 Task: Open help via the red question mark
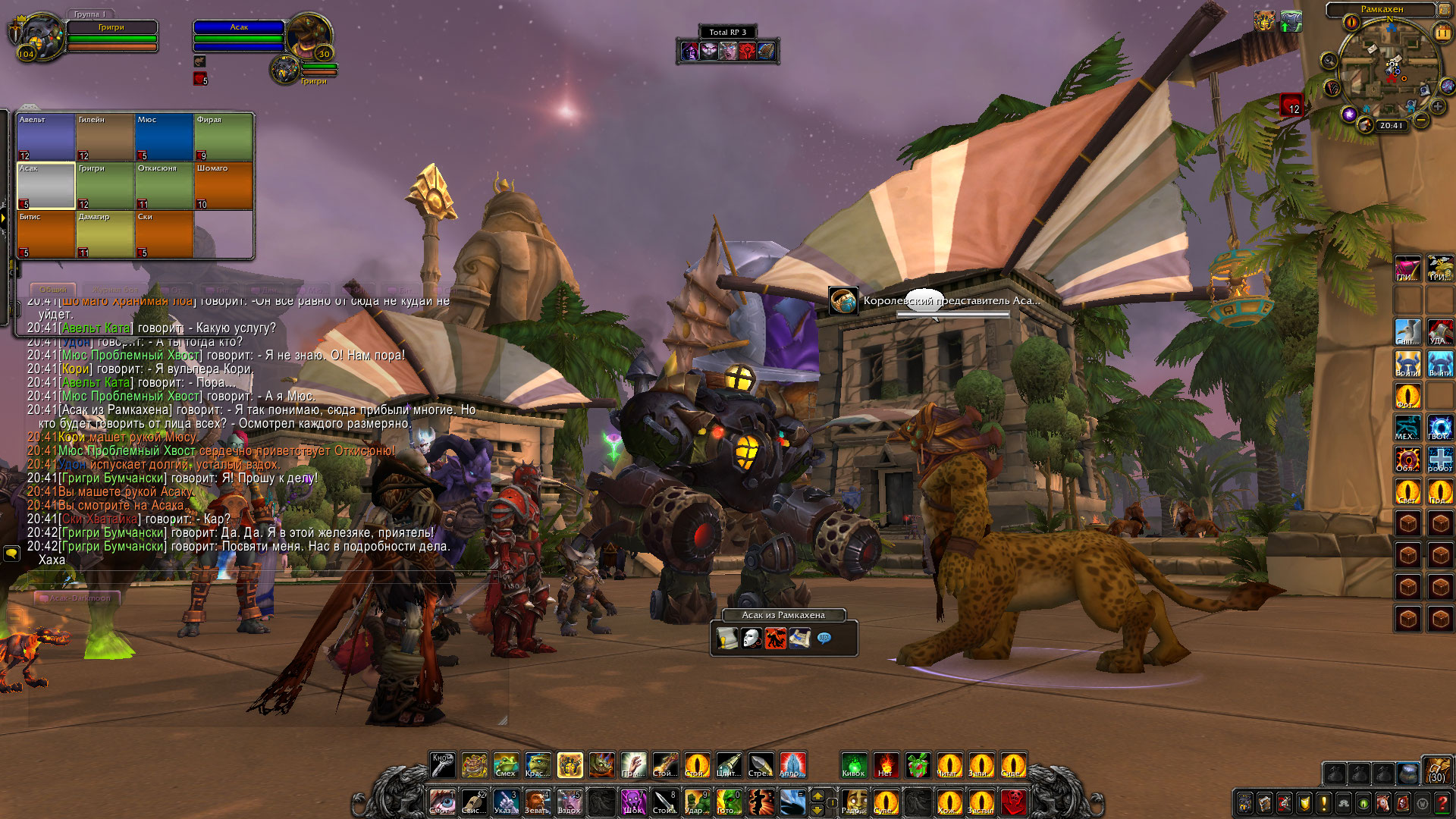(x=1442, y=803)
